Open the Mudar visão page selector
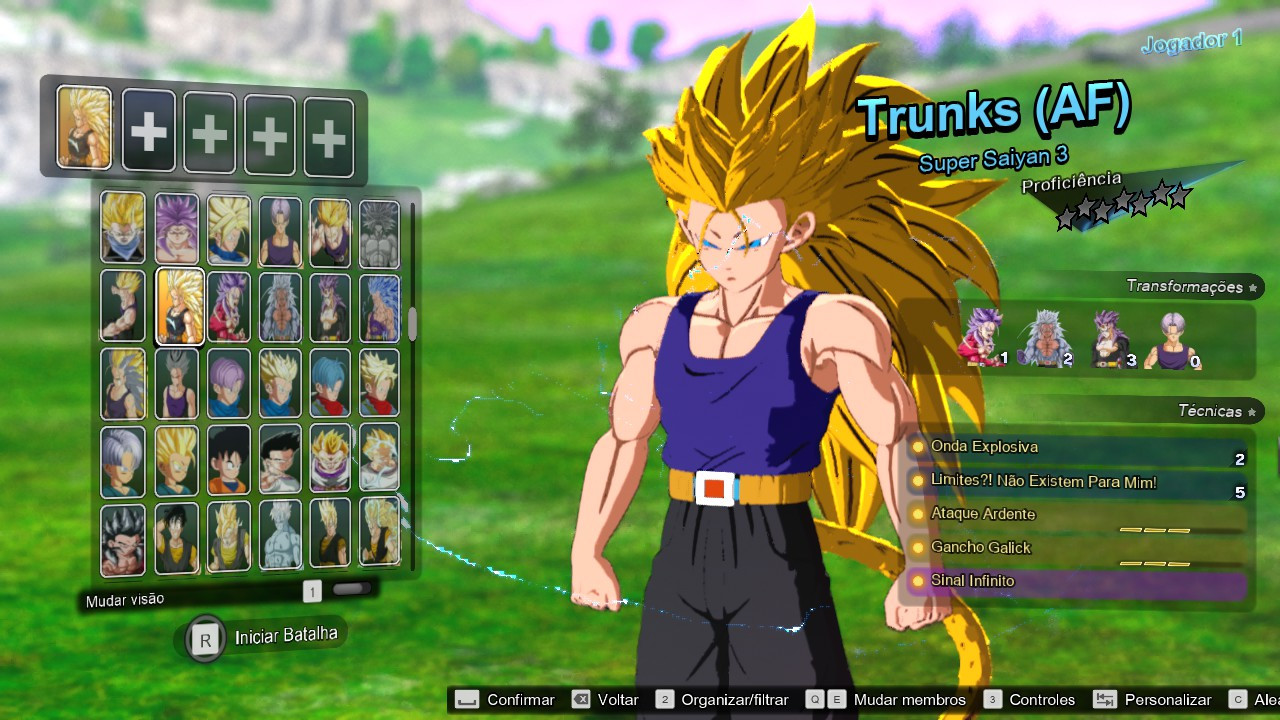 click(312, 592)
